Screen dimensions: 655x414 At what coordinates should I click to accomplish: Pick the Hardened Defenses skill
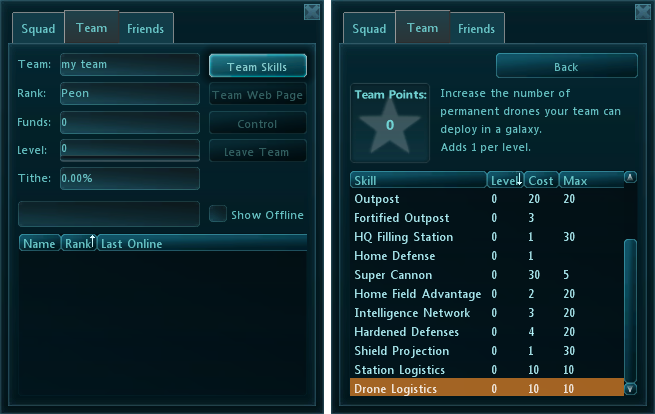[418, 332]
